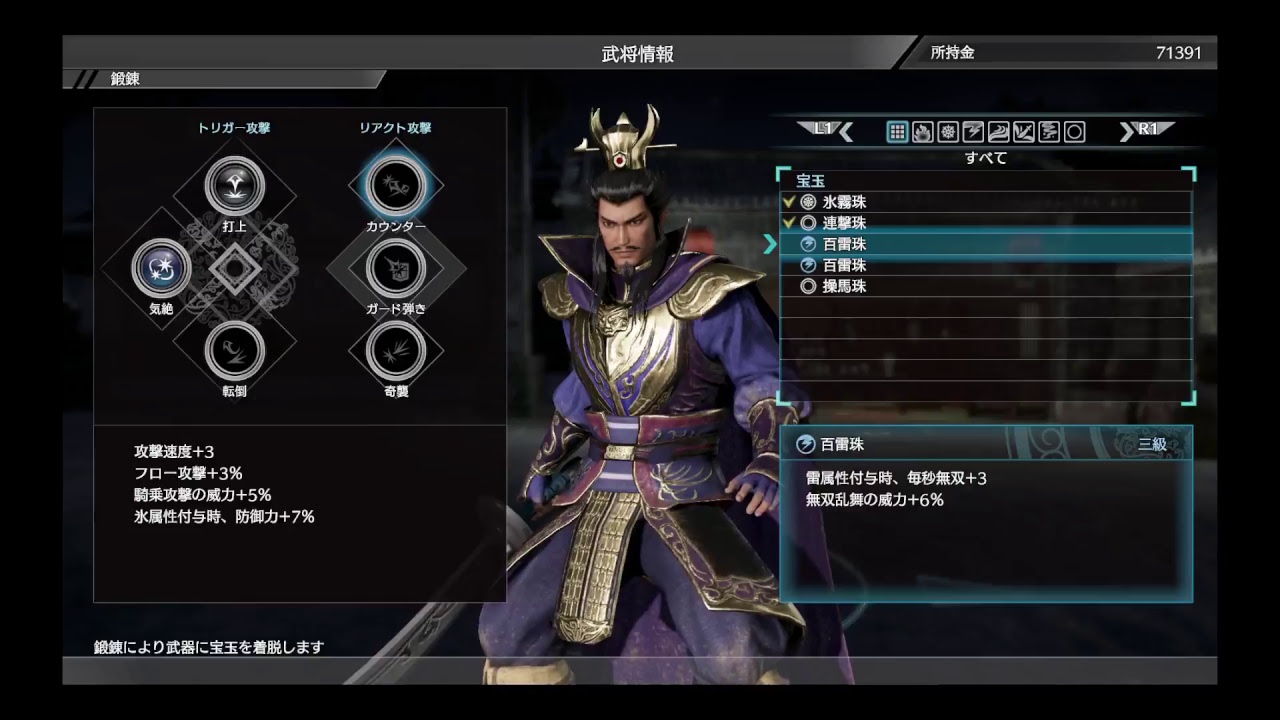
Task: Select the 気絶 gem slot with equipped gem
Action: tap(160, 269)
